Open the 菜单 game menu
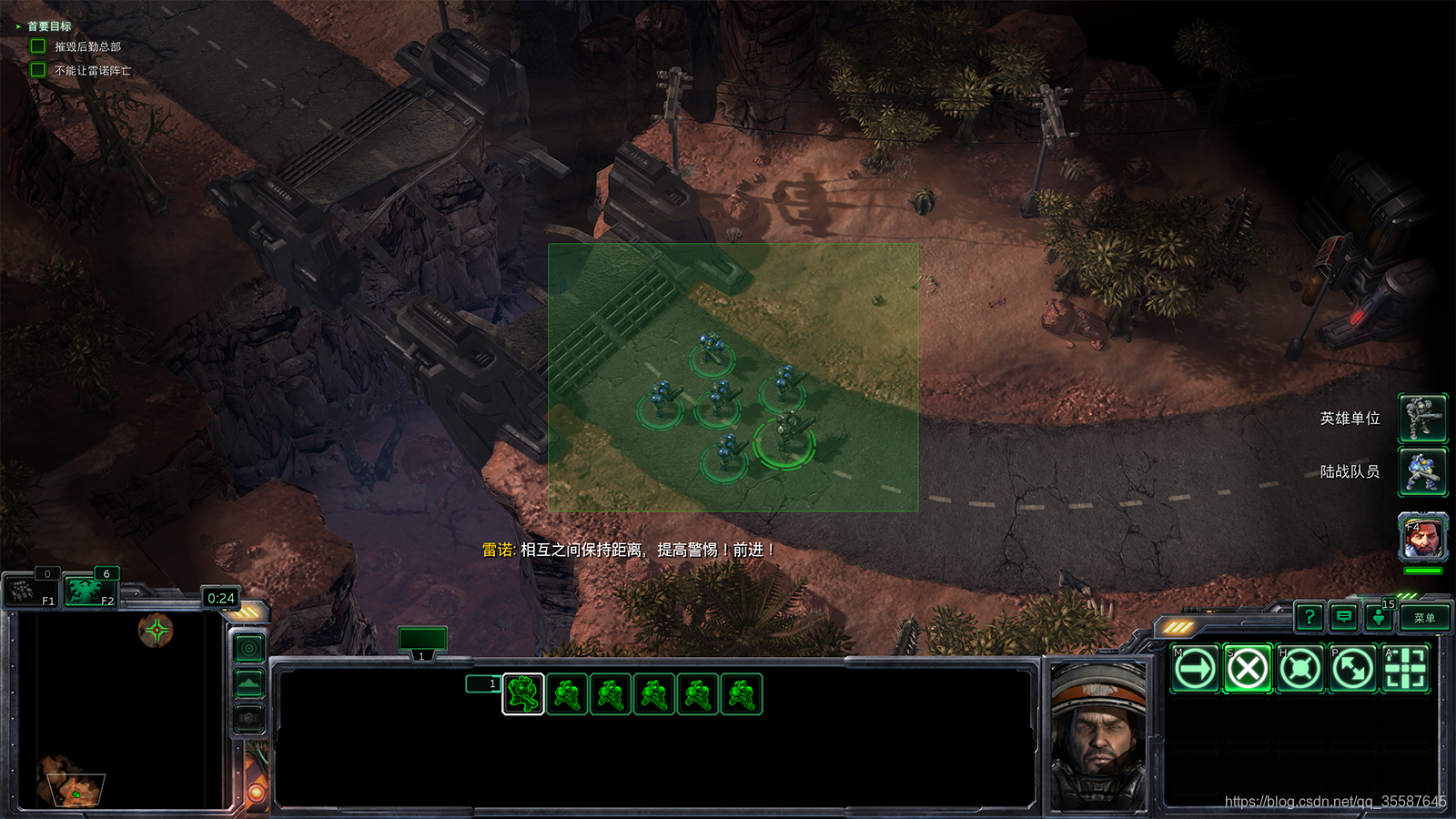The width and height of the screenshot is (1456, 819). pyautogui.click(x=1424, y=618)
